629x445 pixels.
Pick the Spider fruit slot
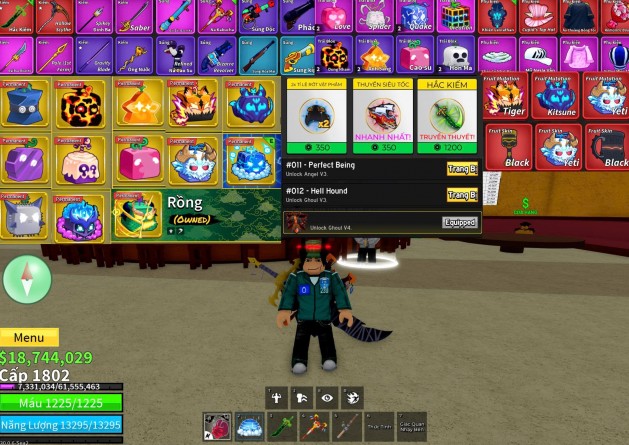[379, 17]
